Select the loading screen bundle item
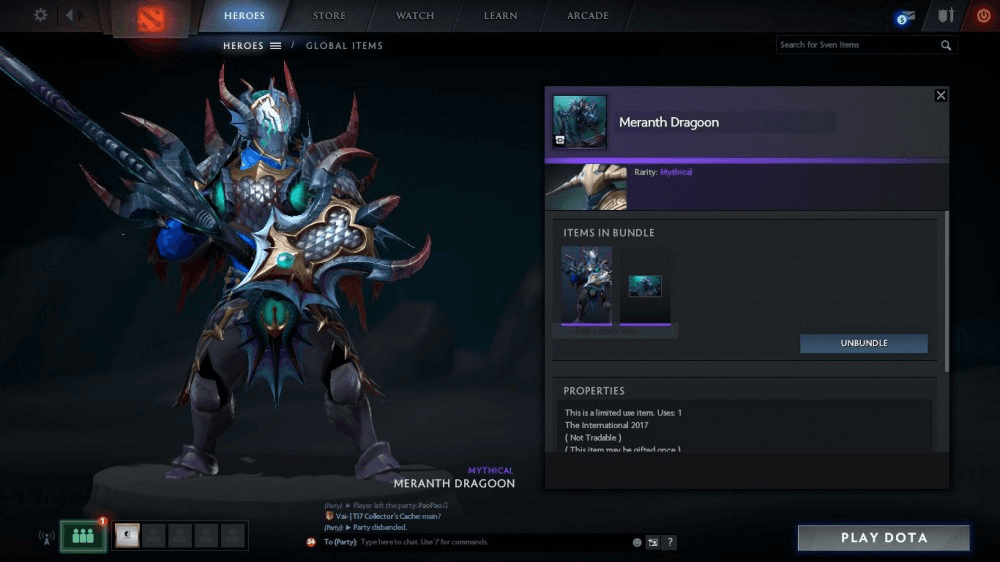The height and width of the screenshot is (562, 1000). (x=645, y=286)
